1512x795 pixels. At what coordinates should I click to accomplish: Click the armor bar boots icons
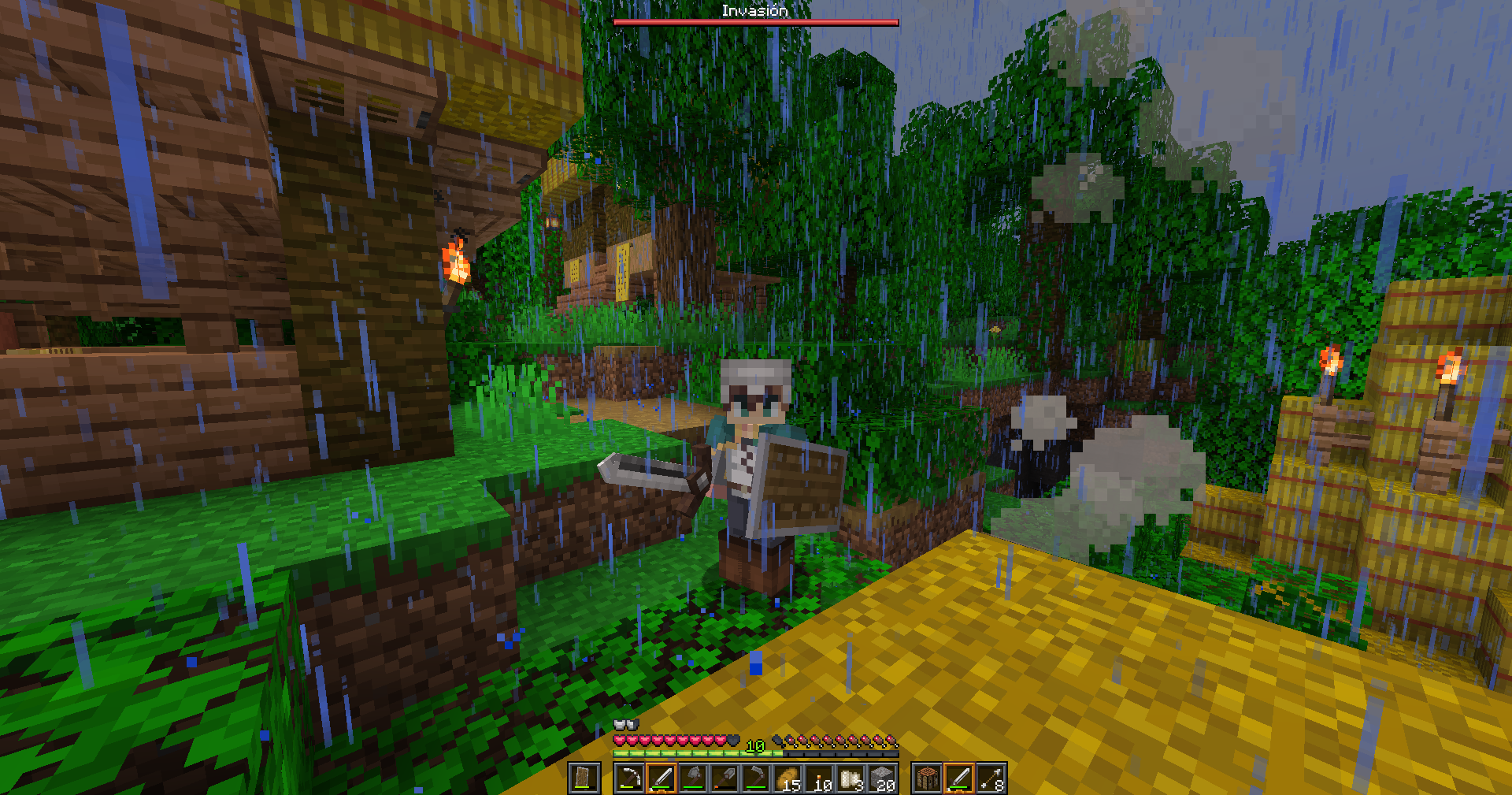click(625, 723)
